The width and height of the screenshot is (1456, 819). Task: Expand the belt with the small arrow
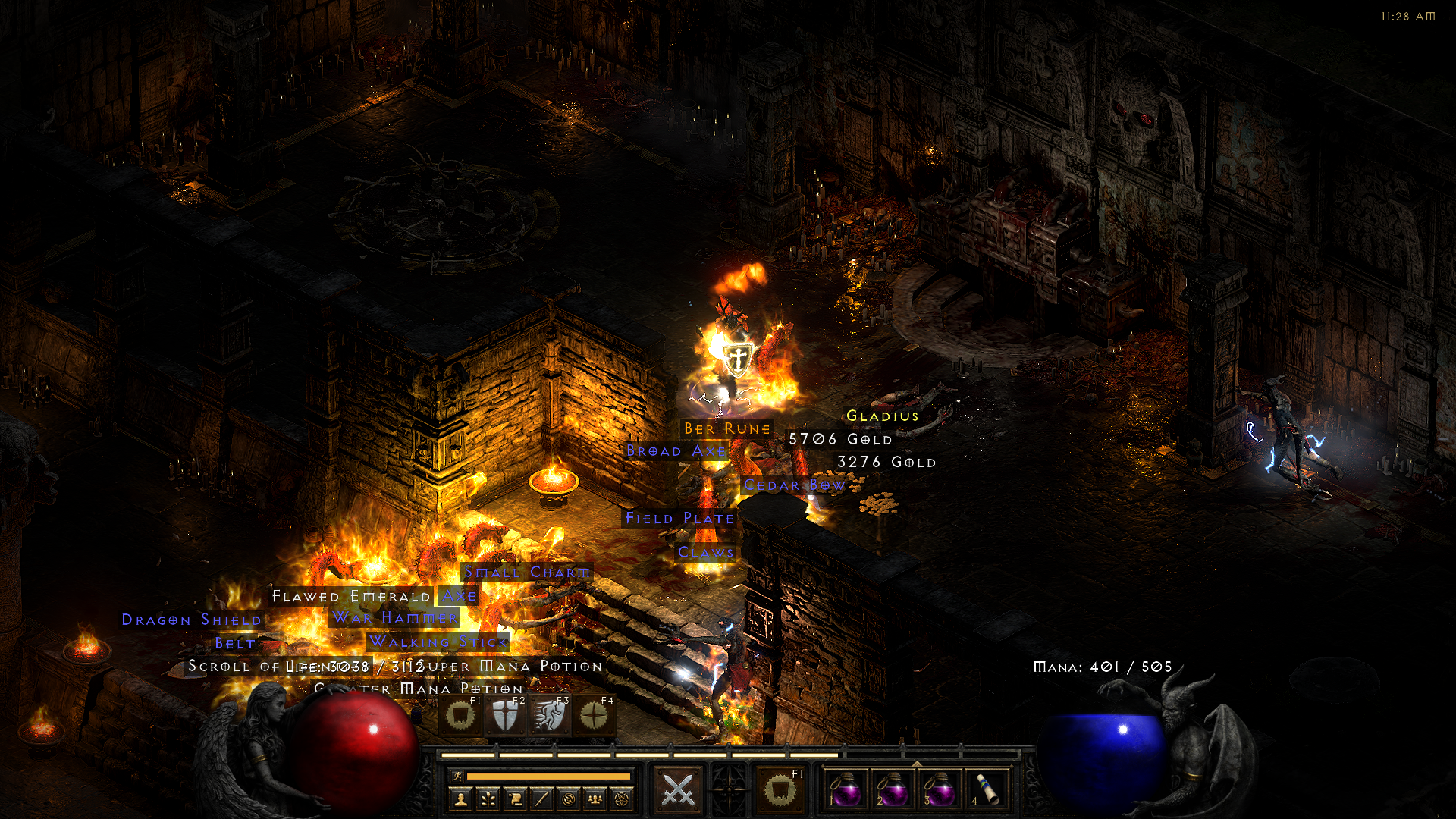point(917,763)
